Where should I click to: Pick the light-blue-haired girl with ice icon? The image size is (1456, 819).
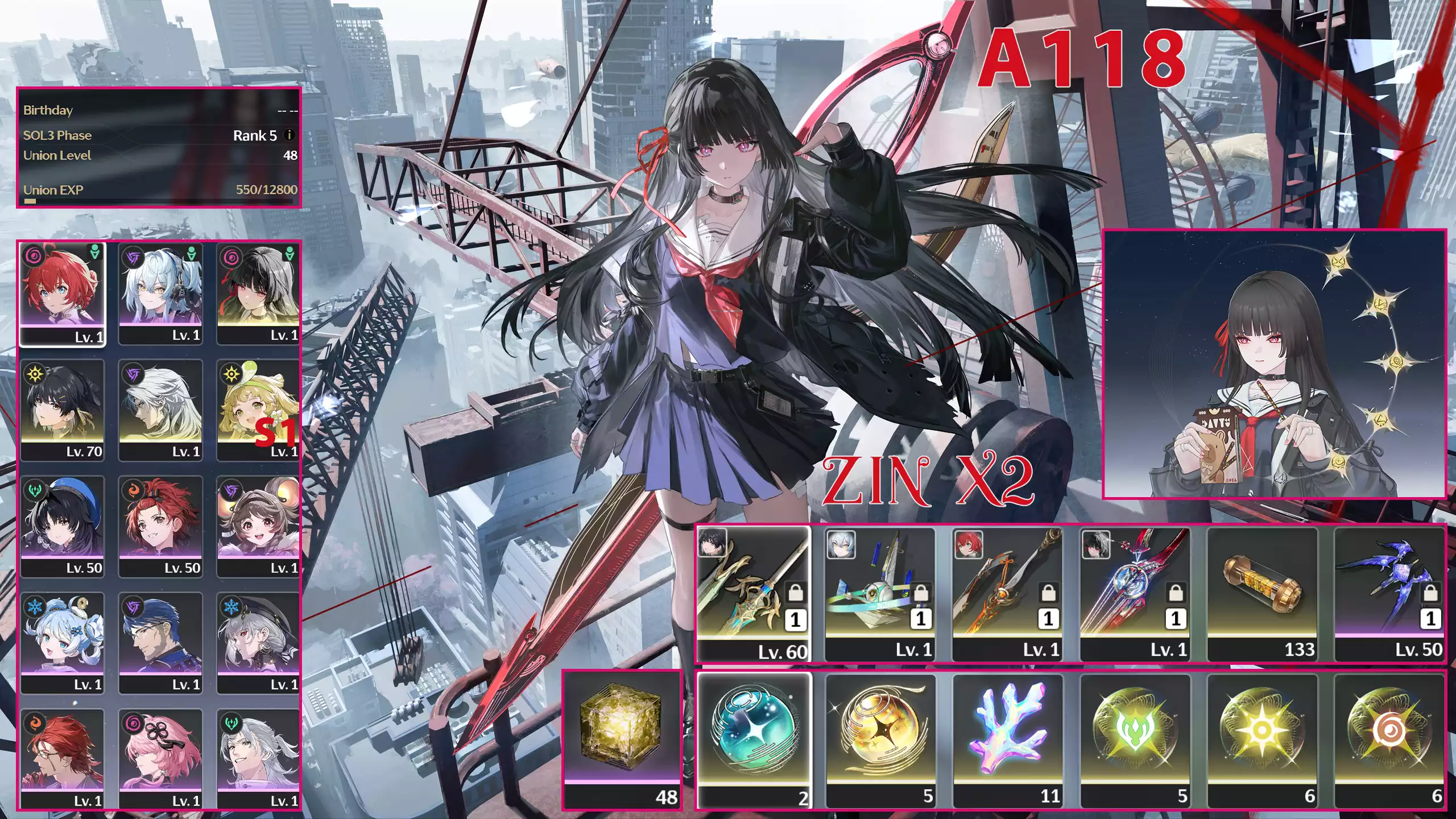[x=63, y=643]
